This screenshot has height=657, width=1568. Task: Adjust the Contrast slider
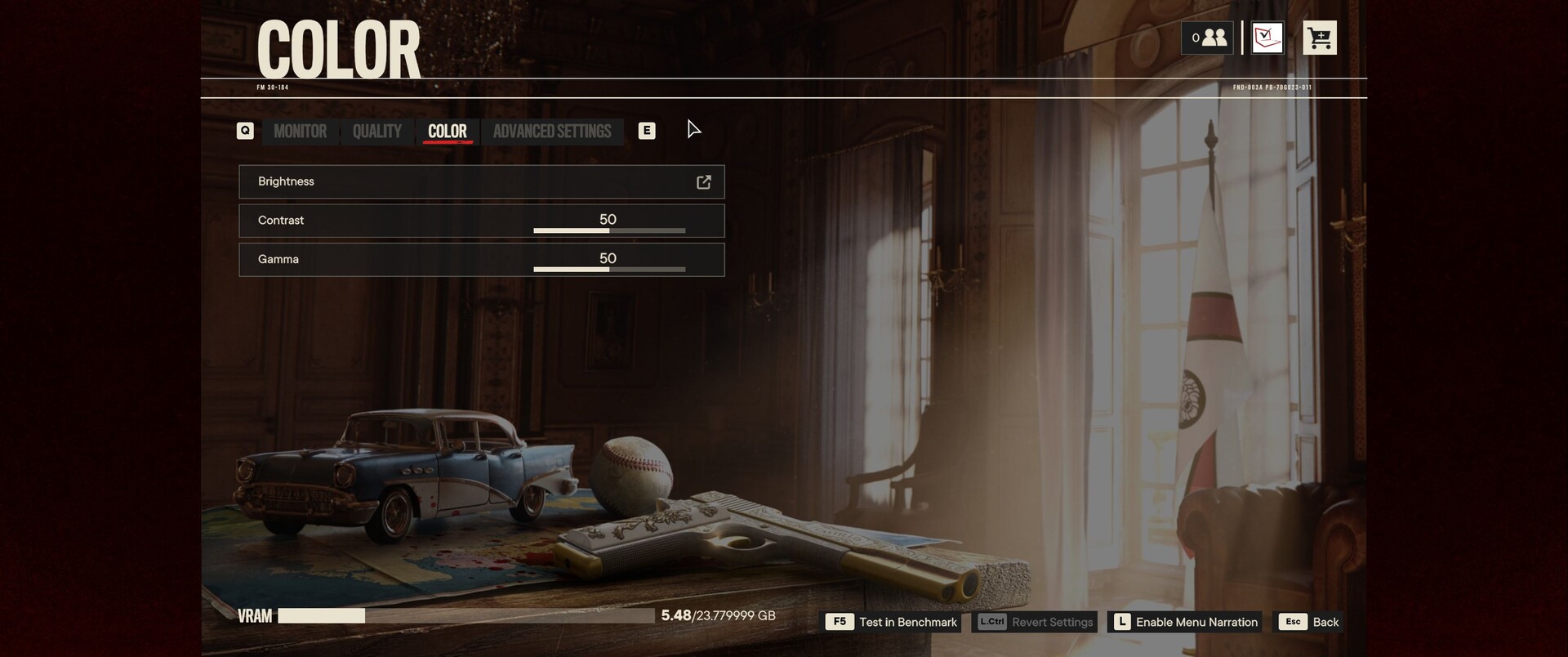pyautogui.click(x=609, y=230)
